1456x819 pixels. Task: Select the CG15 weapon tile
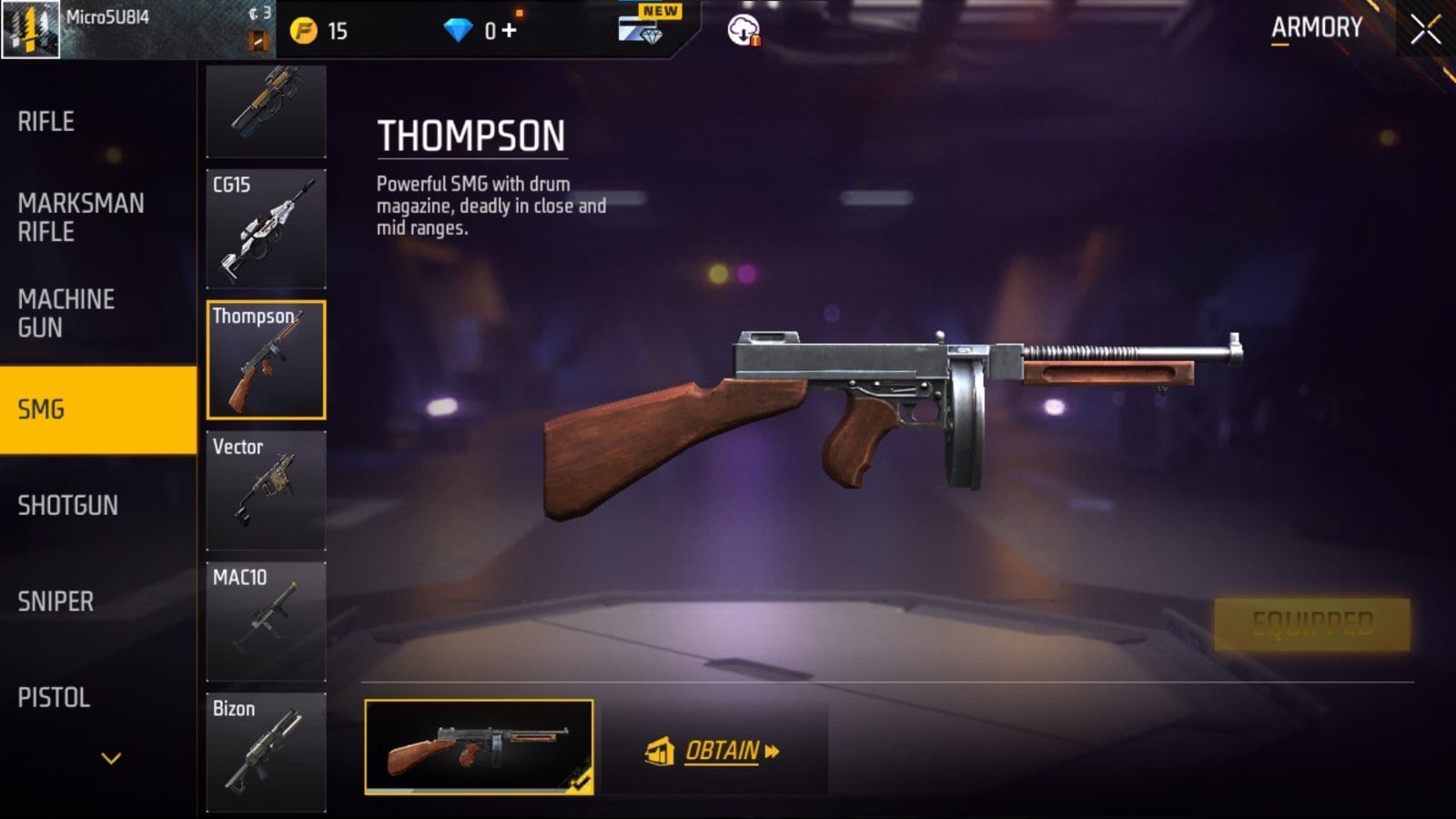coord(266,228)
